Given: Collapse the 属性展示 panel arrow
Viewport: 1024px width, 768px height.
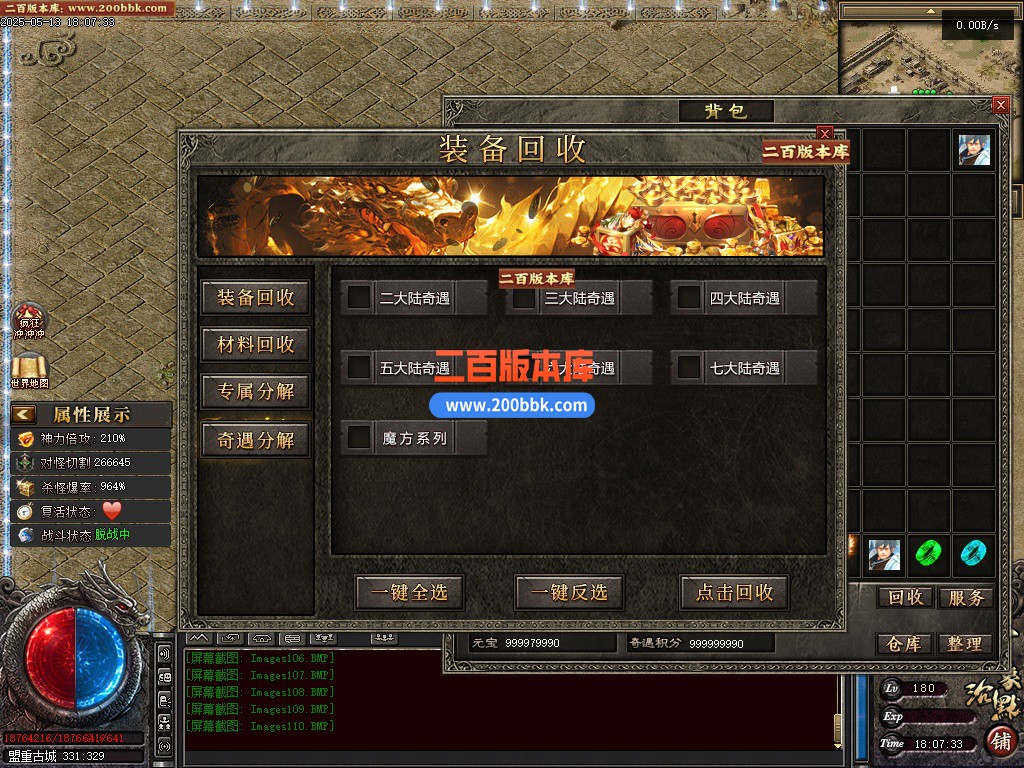Looking at the screenshot, I should [x=25, y=414].
